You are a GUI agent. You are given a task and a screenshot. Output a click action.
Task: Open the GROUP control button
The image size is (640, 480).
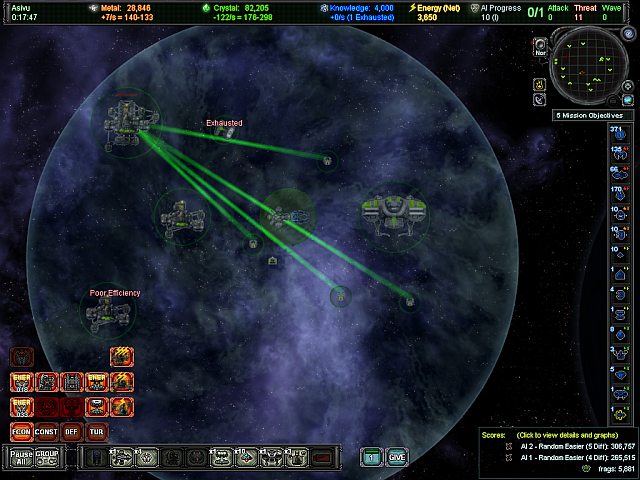[x=47, y=457]
